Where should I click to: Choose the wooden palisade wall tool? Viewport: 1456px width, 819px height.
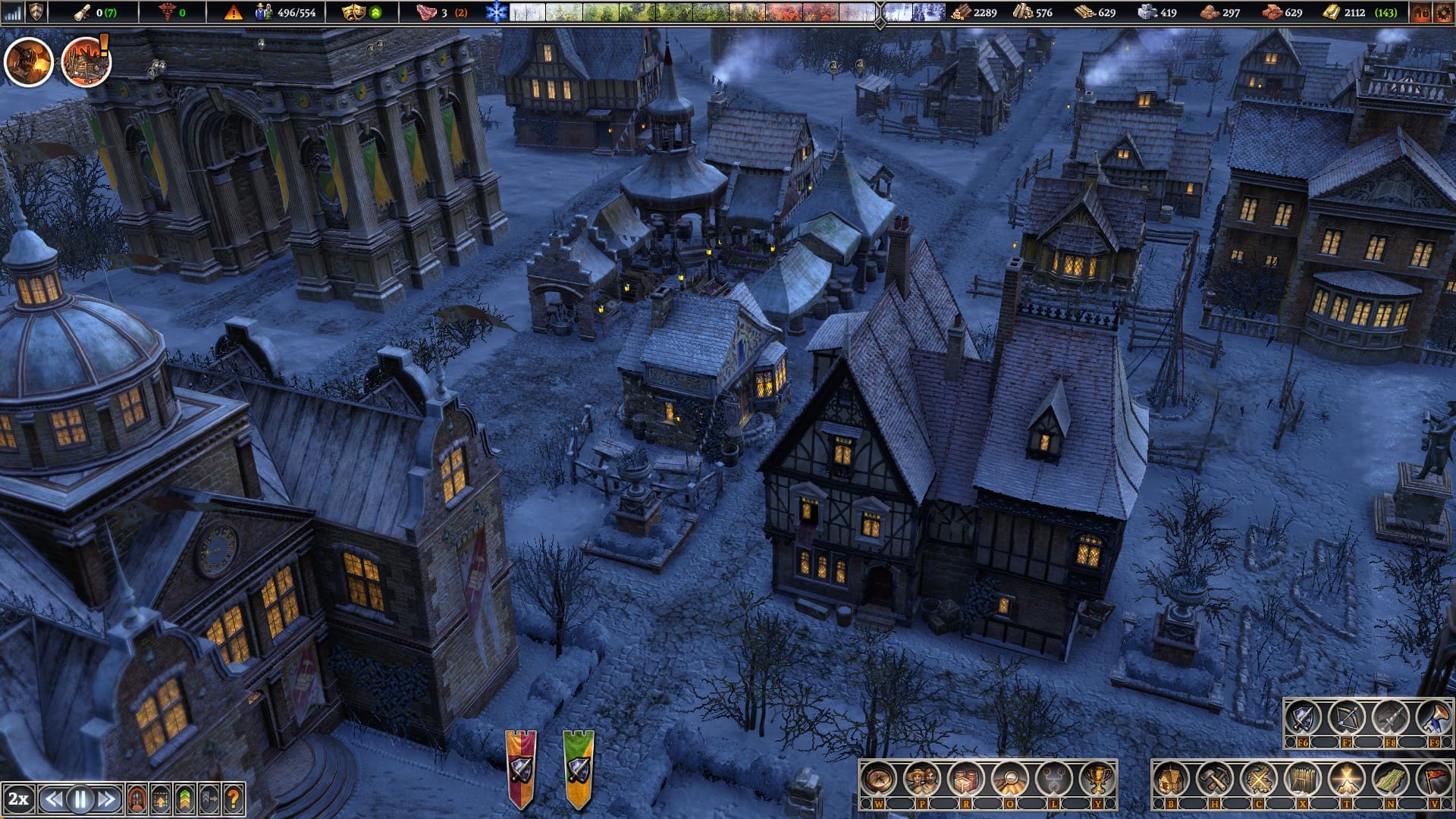(1303, 779)
